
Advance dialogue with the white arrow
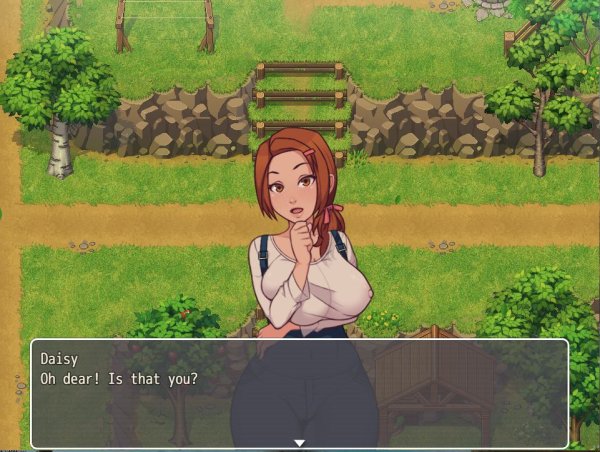[298, 442]
